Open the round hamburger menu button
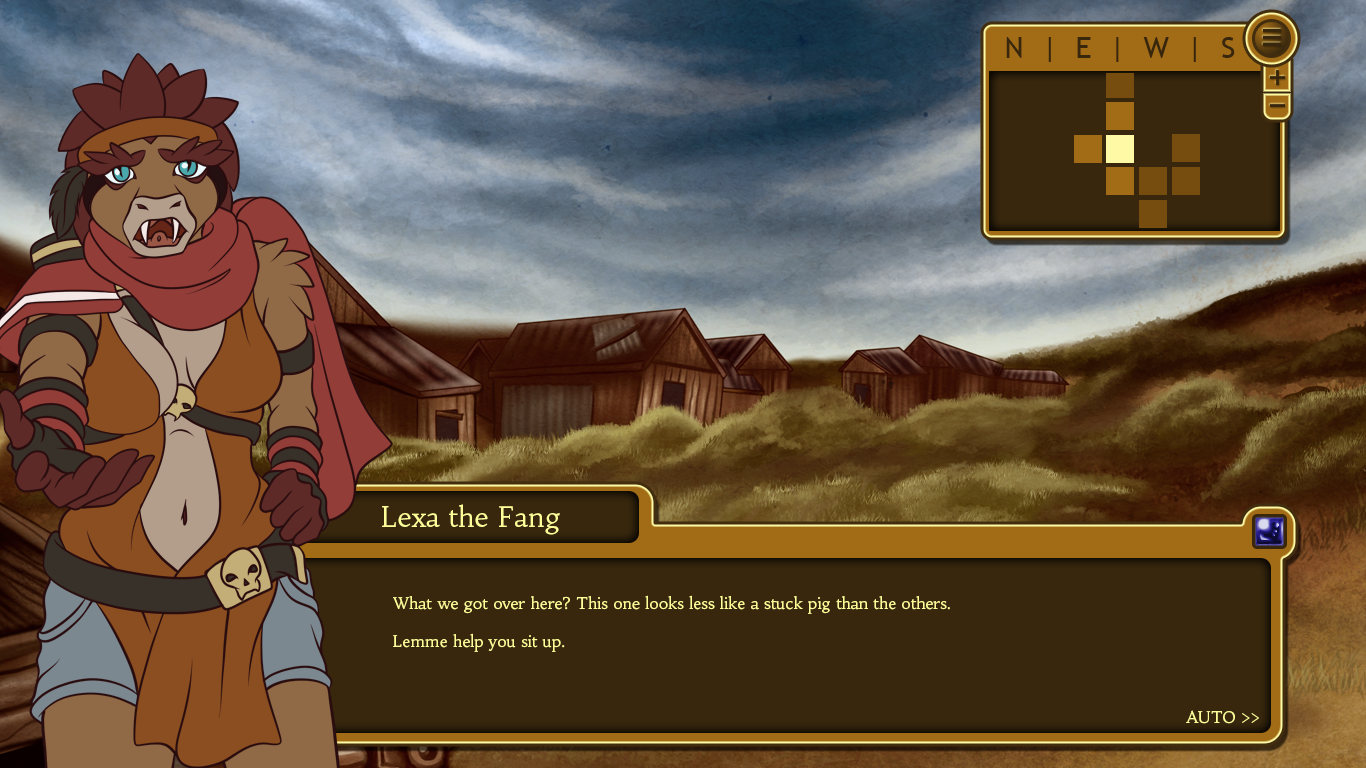Screen dimensions: 1366x768 click(x=1271, y=38)
